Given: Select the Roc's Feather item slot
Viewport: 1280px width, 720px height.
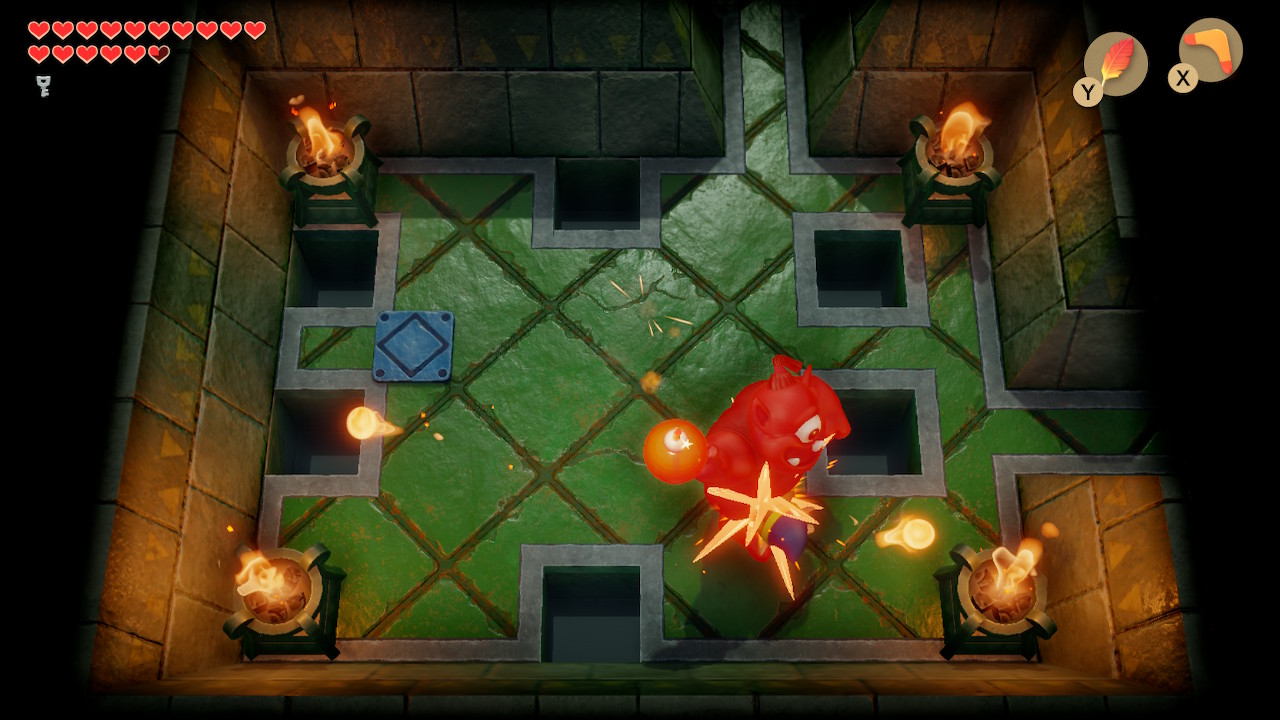Looking at the screenshot, I should (1116, 63).
